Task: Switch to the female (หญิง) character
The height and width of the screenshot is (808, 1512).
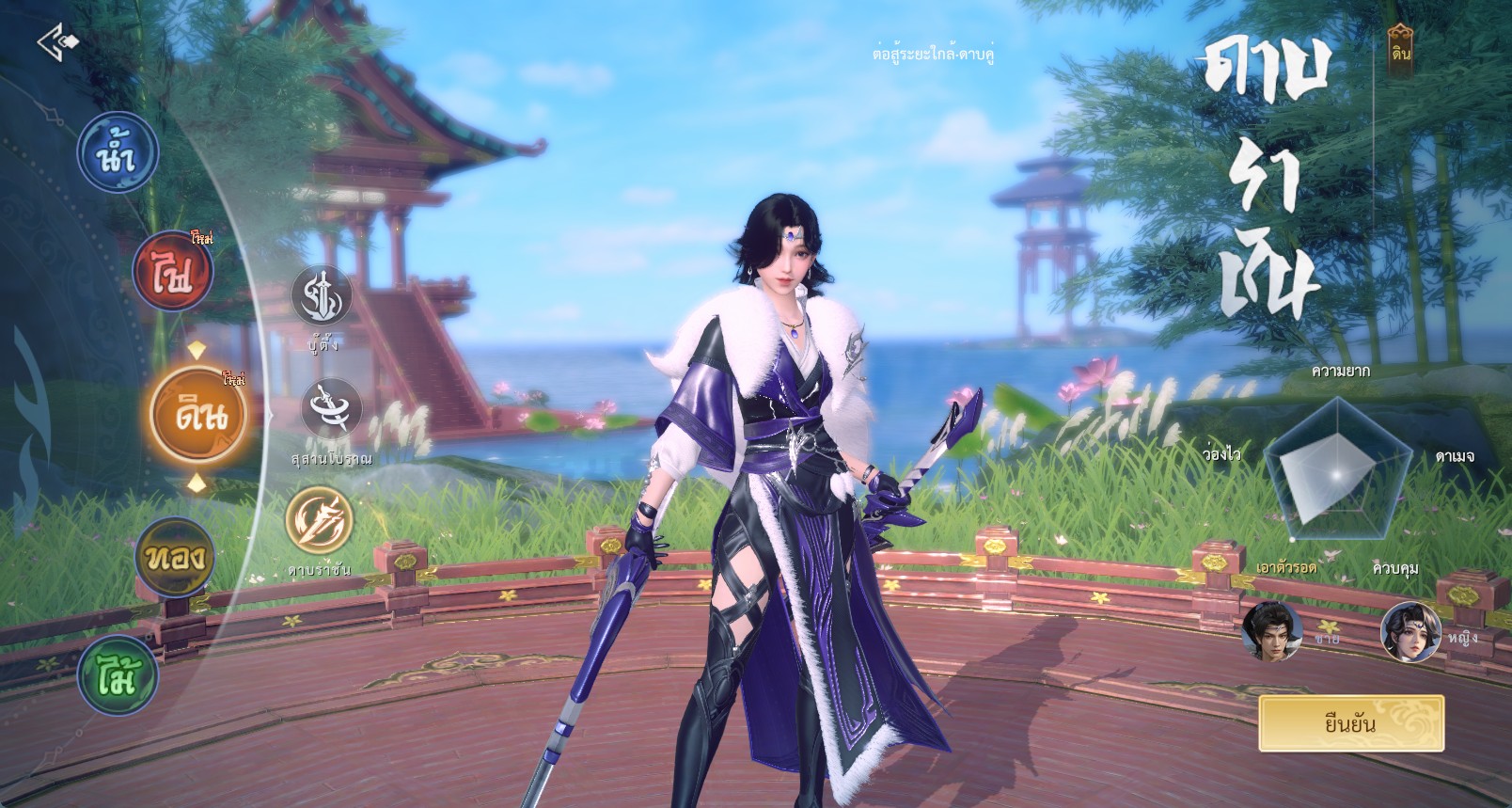Action: (1410, 631)
